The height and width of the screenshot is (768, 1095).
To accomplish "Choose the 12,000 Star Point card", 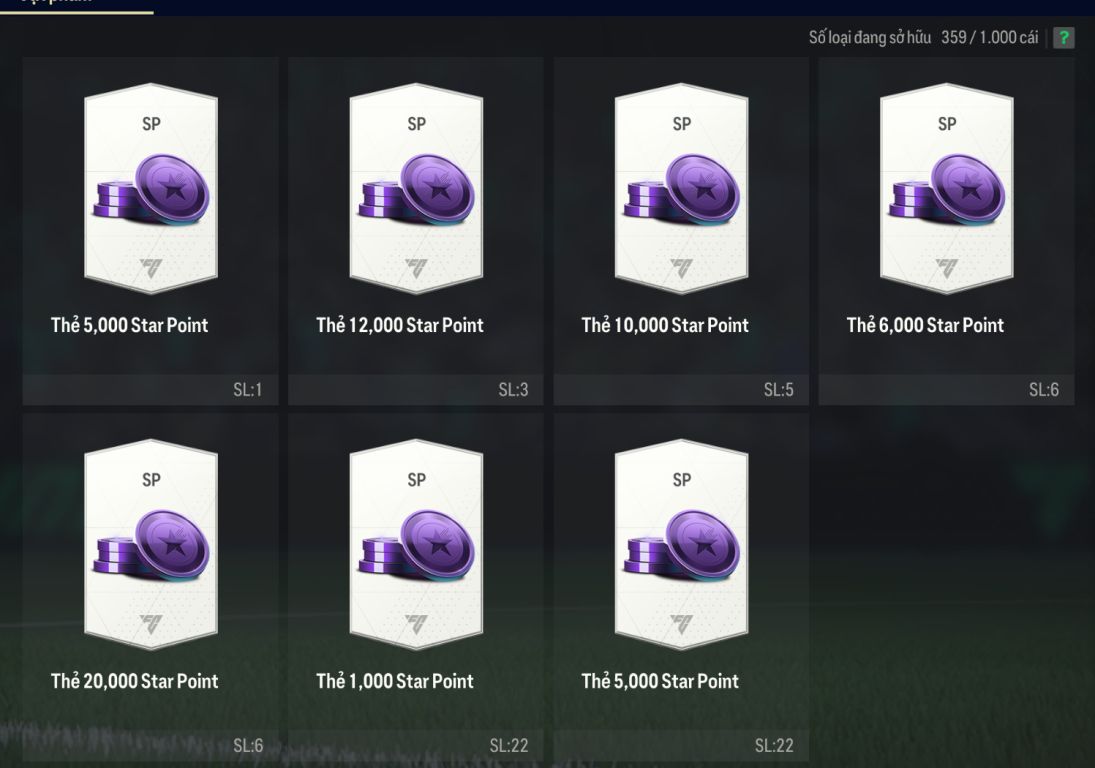I will point(416,190).
